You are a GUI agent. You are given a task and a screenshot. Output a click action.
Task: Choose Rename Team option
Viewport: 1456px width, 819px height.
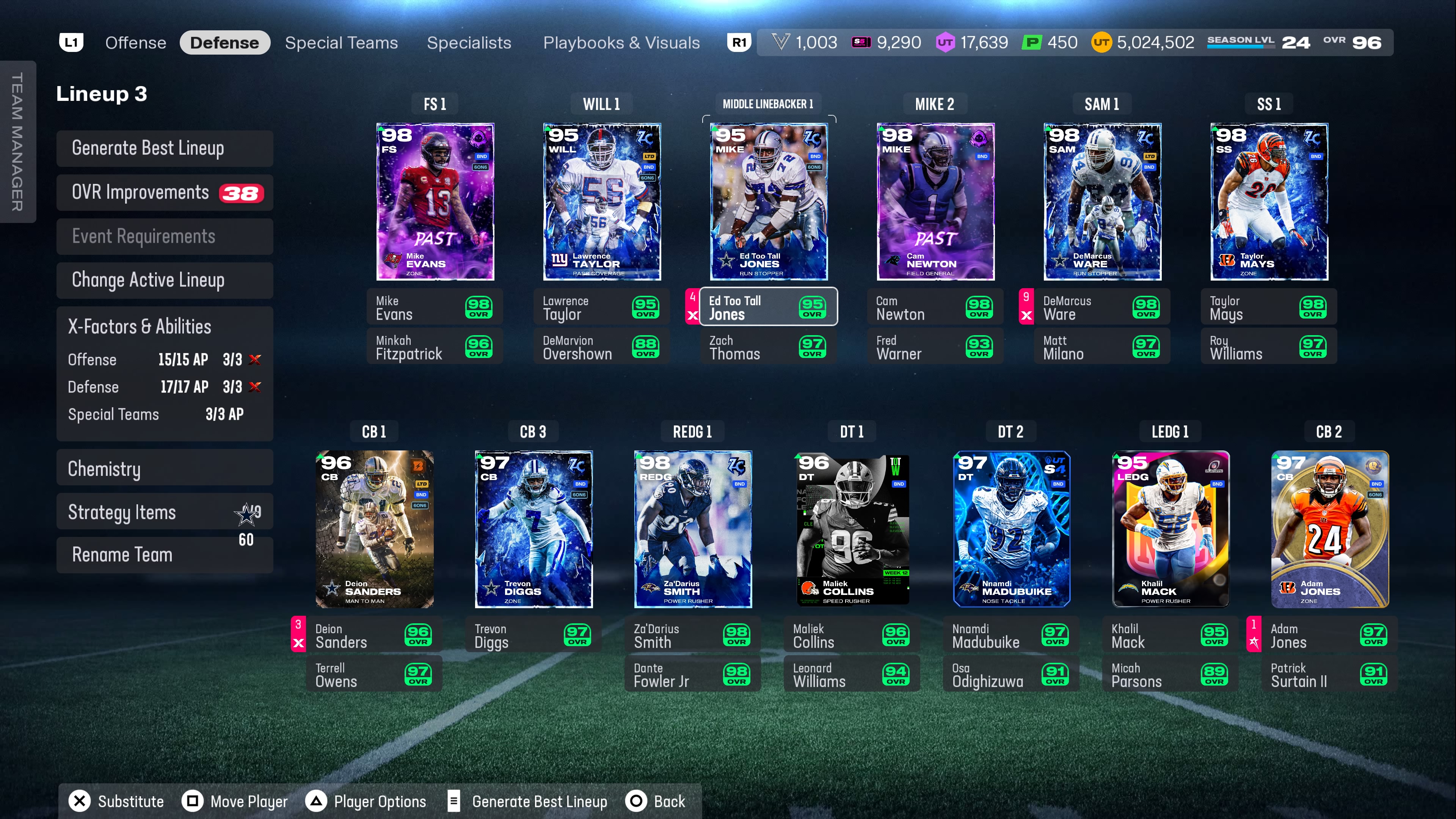pyautogui.click(x=165, y=555)
